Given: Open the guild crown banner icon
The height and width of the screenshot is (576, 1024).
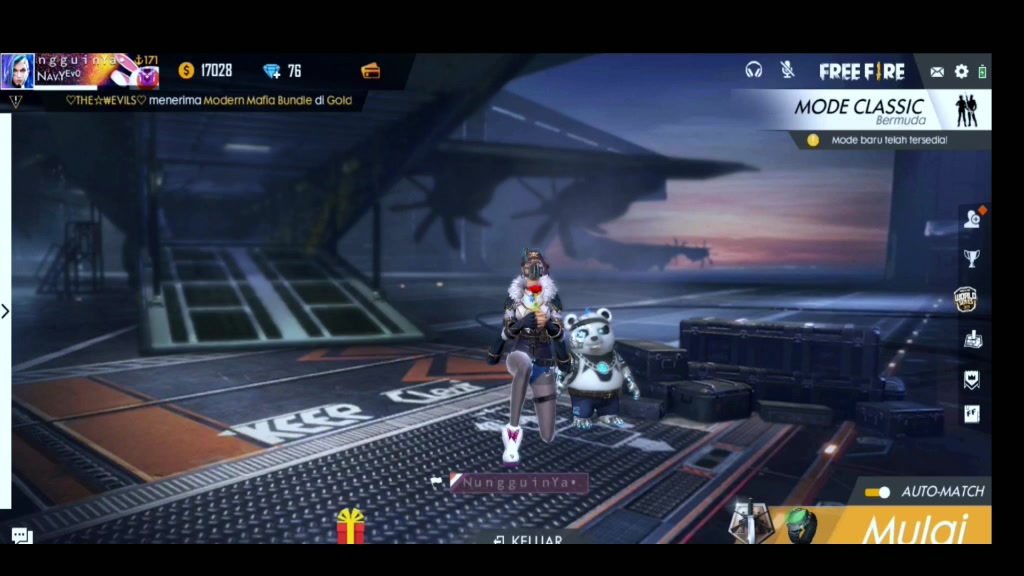Looking at the screenshot, I should click(x=971, y=379).
